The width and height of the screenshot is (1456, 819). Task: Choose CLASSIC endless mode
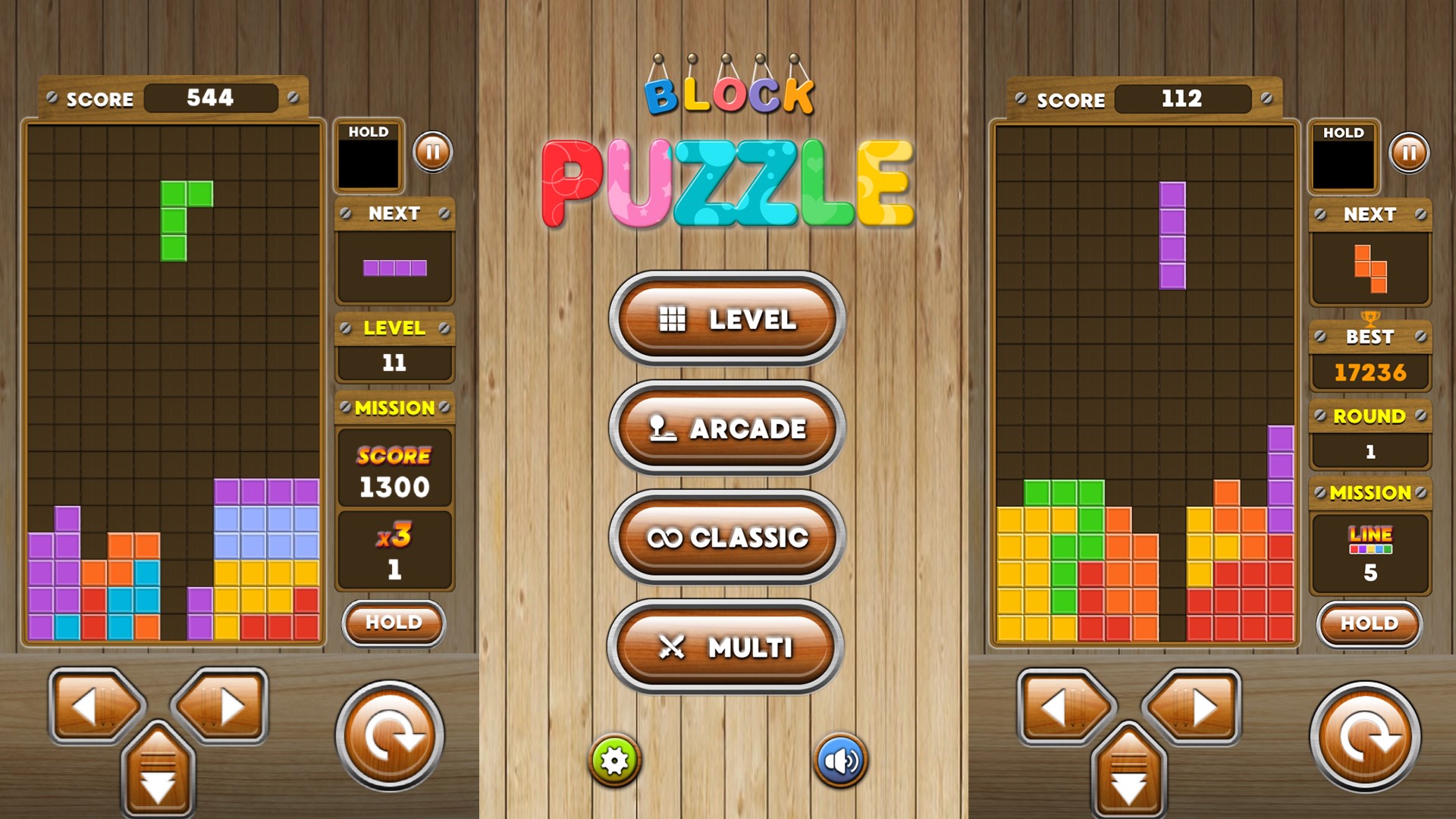coord(726,538)
